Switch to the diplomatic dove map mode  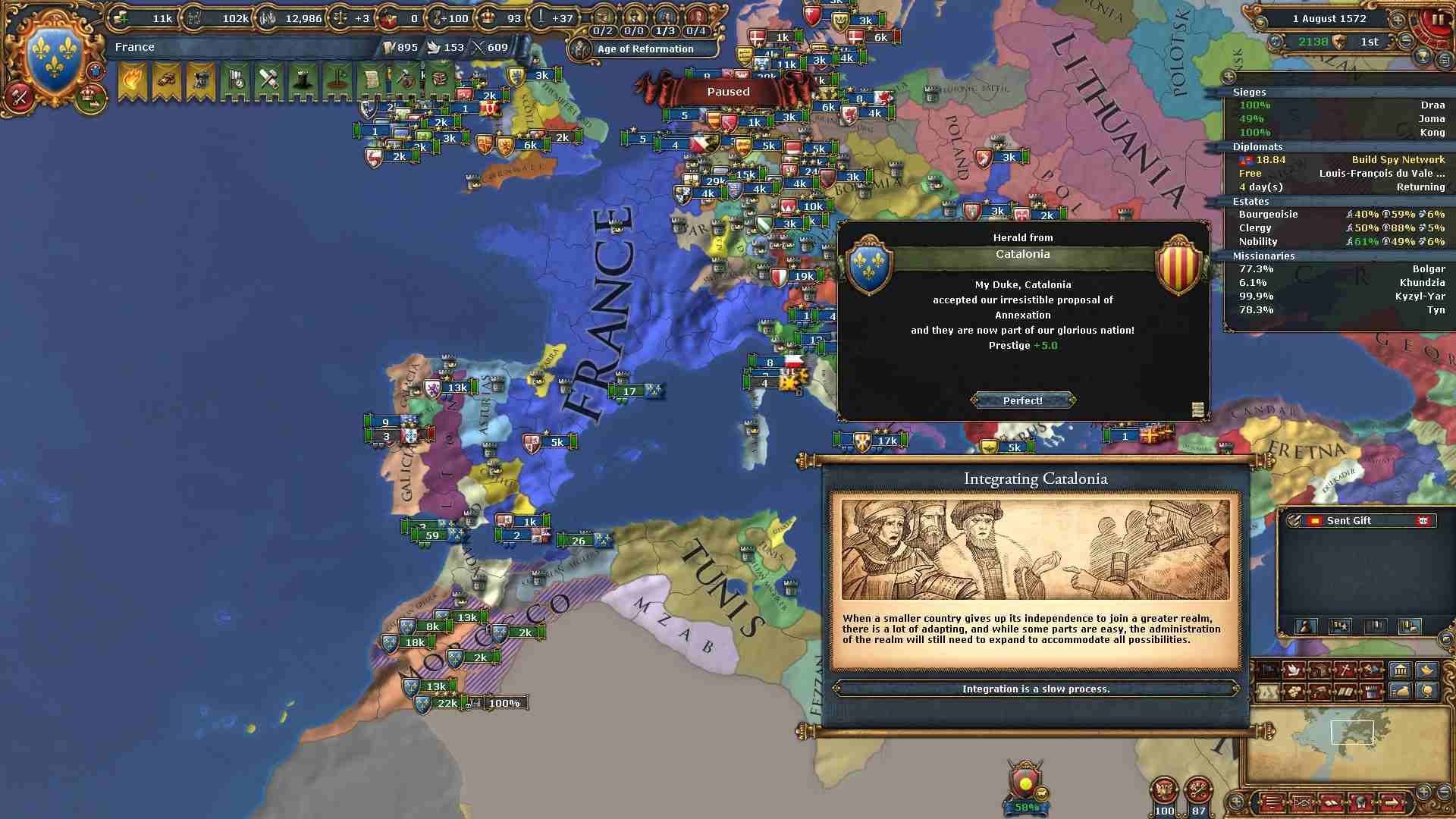coord(1294,670)
